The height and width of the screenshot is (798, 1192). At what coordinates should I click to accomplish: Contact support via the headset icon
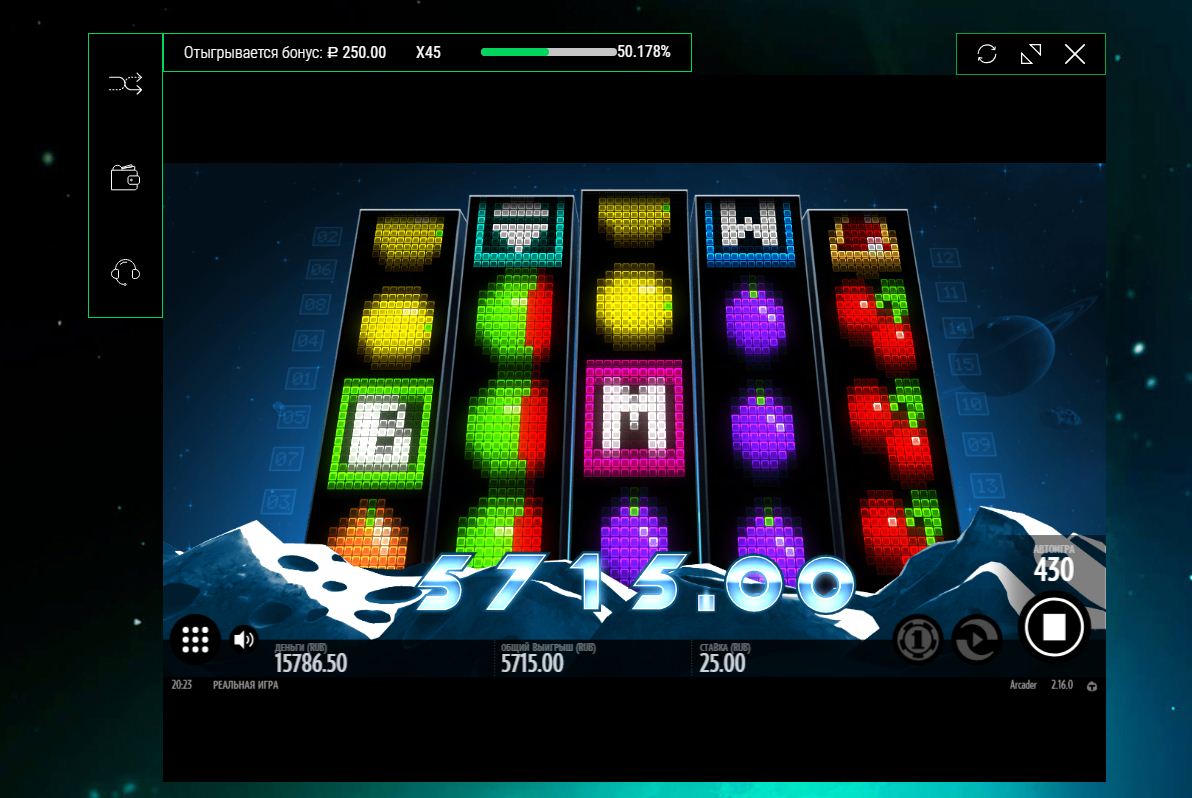125,272
